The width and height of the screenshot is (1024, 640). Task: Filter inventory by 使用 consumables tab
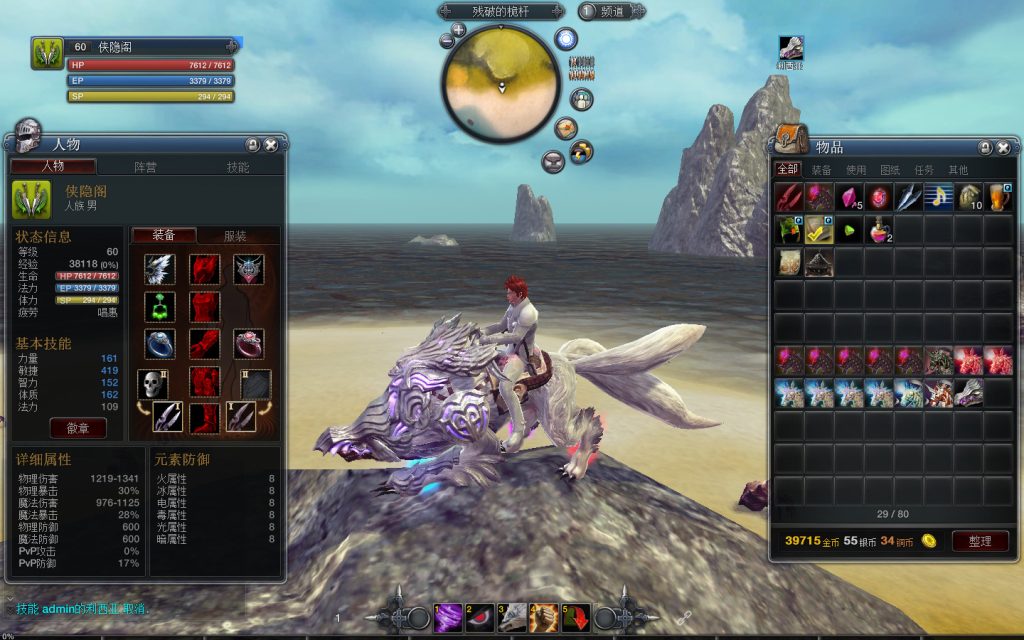[856, 170]
